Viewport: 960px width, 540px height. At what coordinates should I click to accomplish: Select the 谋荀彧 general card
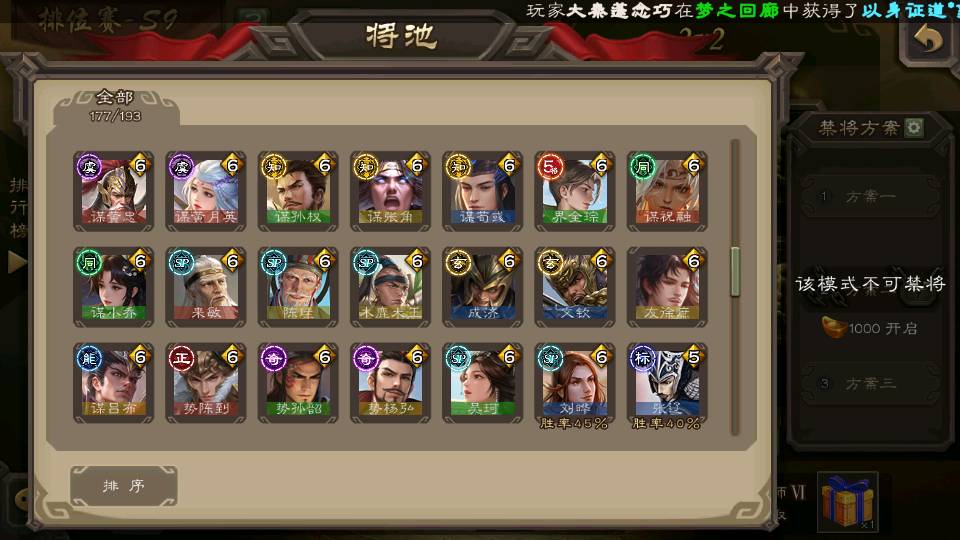click(x=482, y=190)
